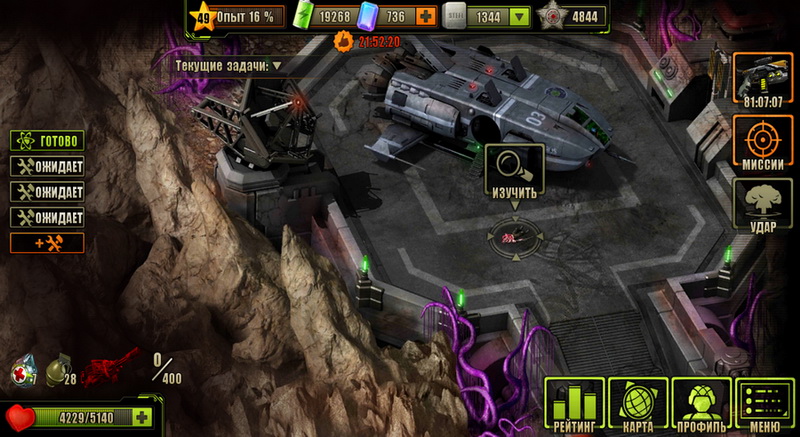Open the steel resource dropdown arrow

coord(519,16)
